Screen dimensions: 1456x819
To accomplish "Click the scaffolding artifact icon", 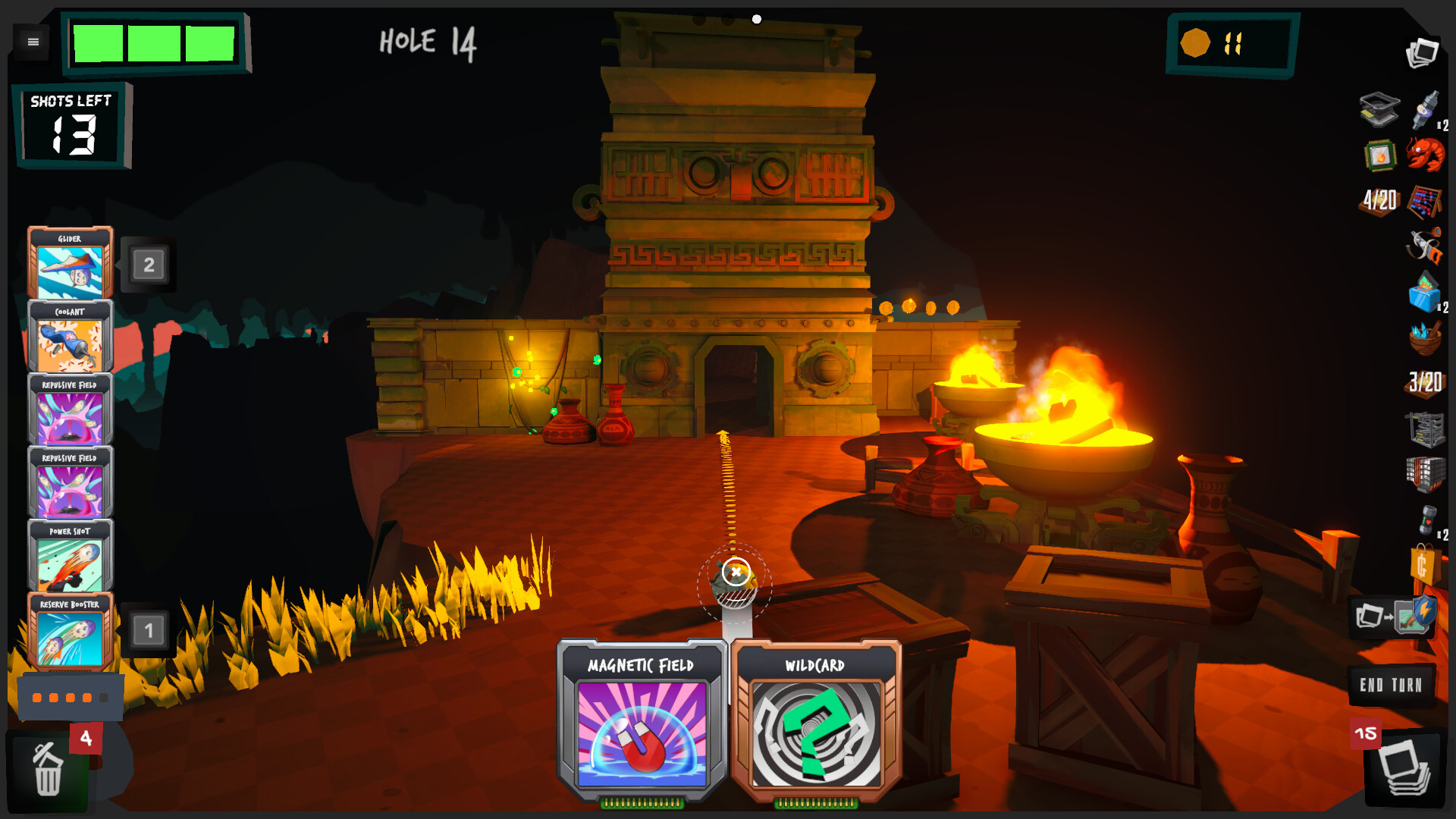I will click(x=1423, y=427).
